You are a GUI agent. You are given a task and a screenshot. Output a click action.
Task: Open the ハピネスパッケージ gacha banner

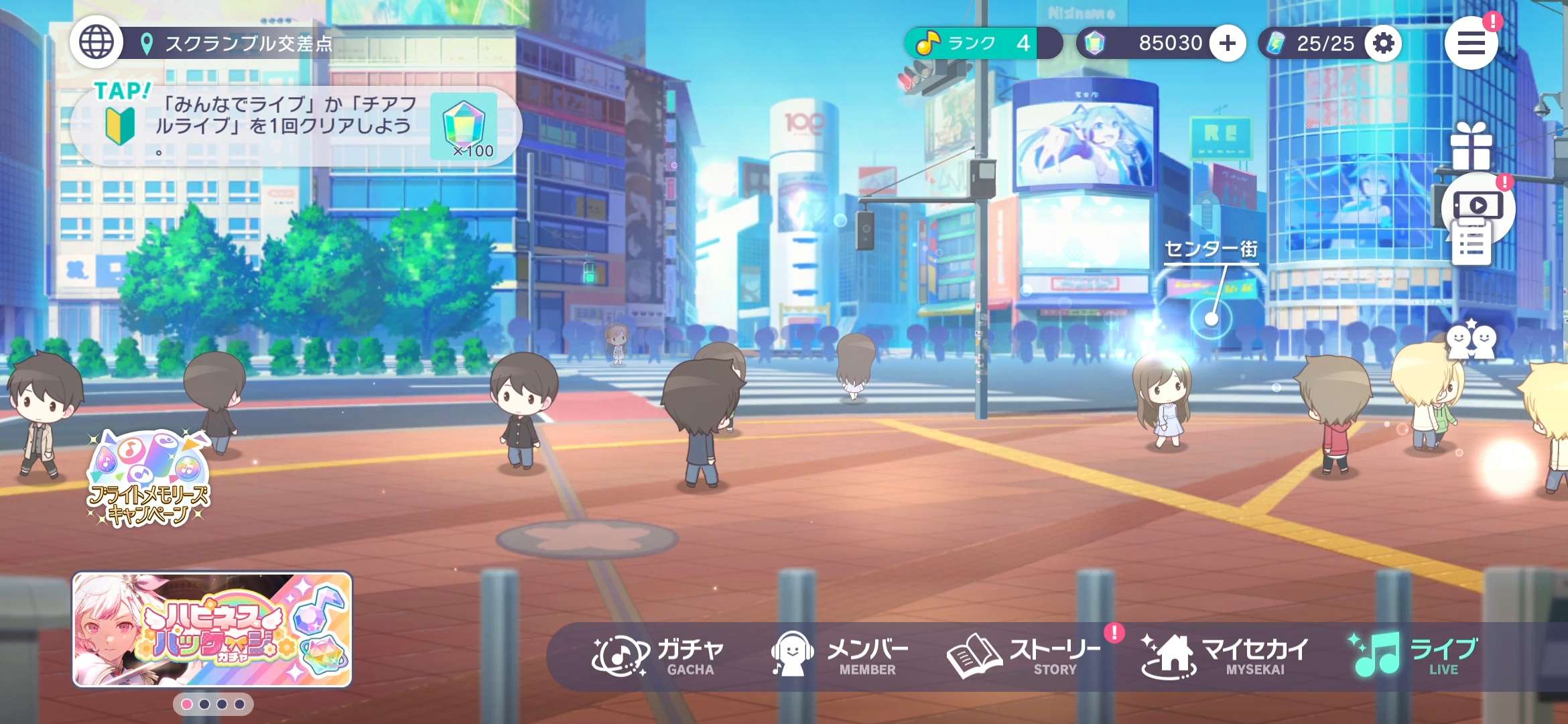212,629
